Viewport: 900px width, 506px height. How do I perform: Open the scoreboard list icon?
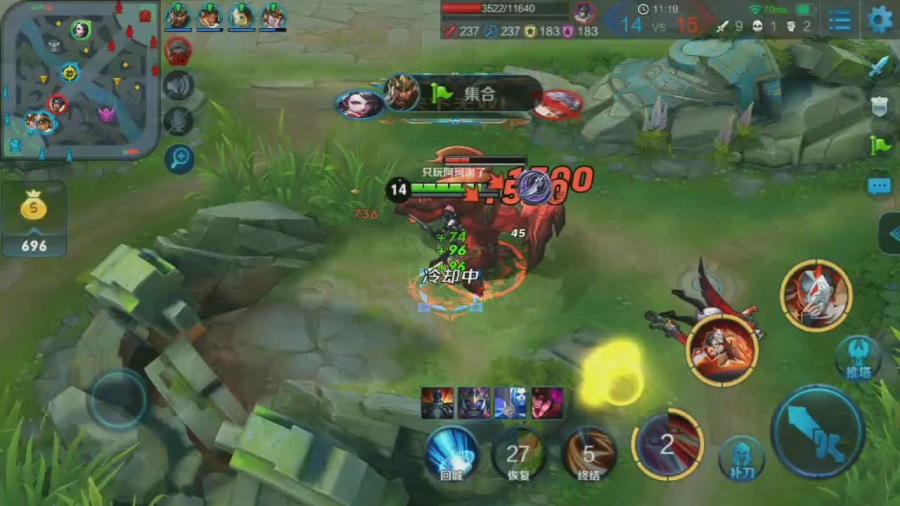click(x=841, y=19)
